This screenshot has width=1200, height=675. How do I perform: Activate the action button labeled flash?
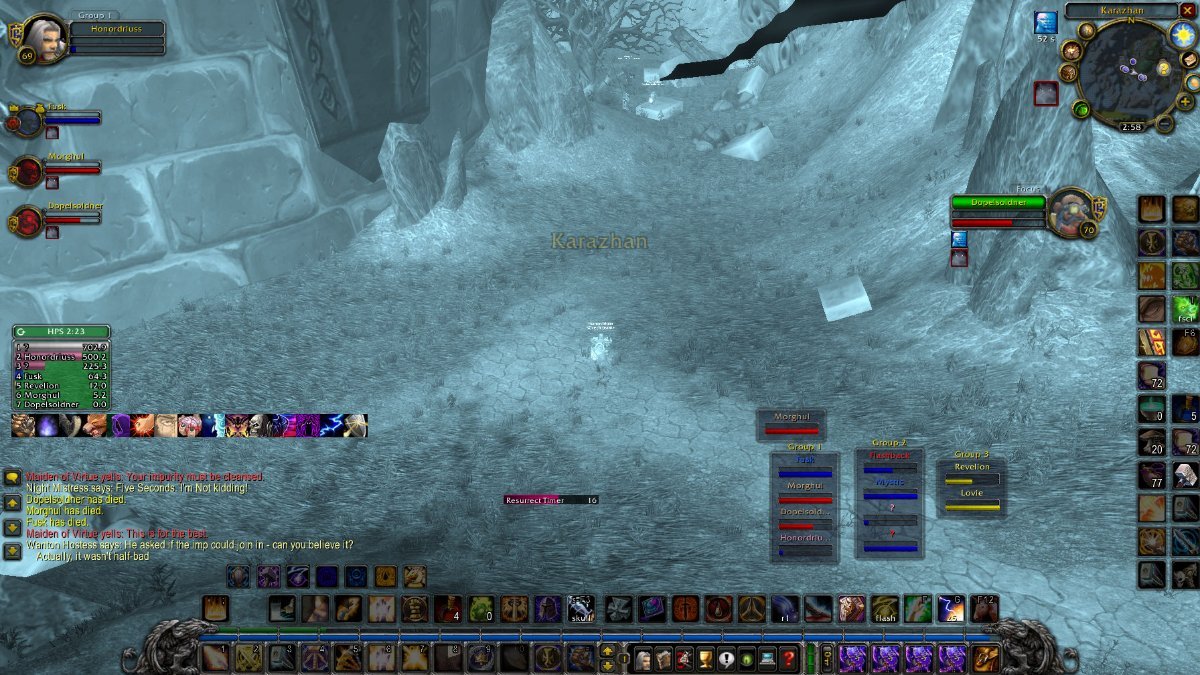coord(885,609)
